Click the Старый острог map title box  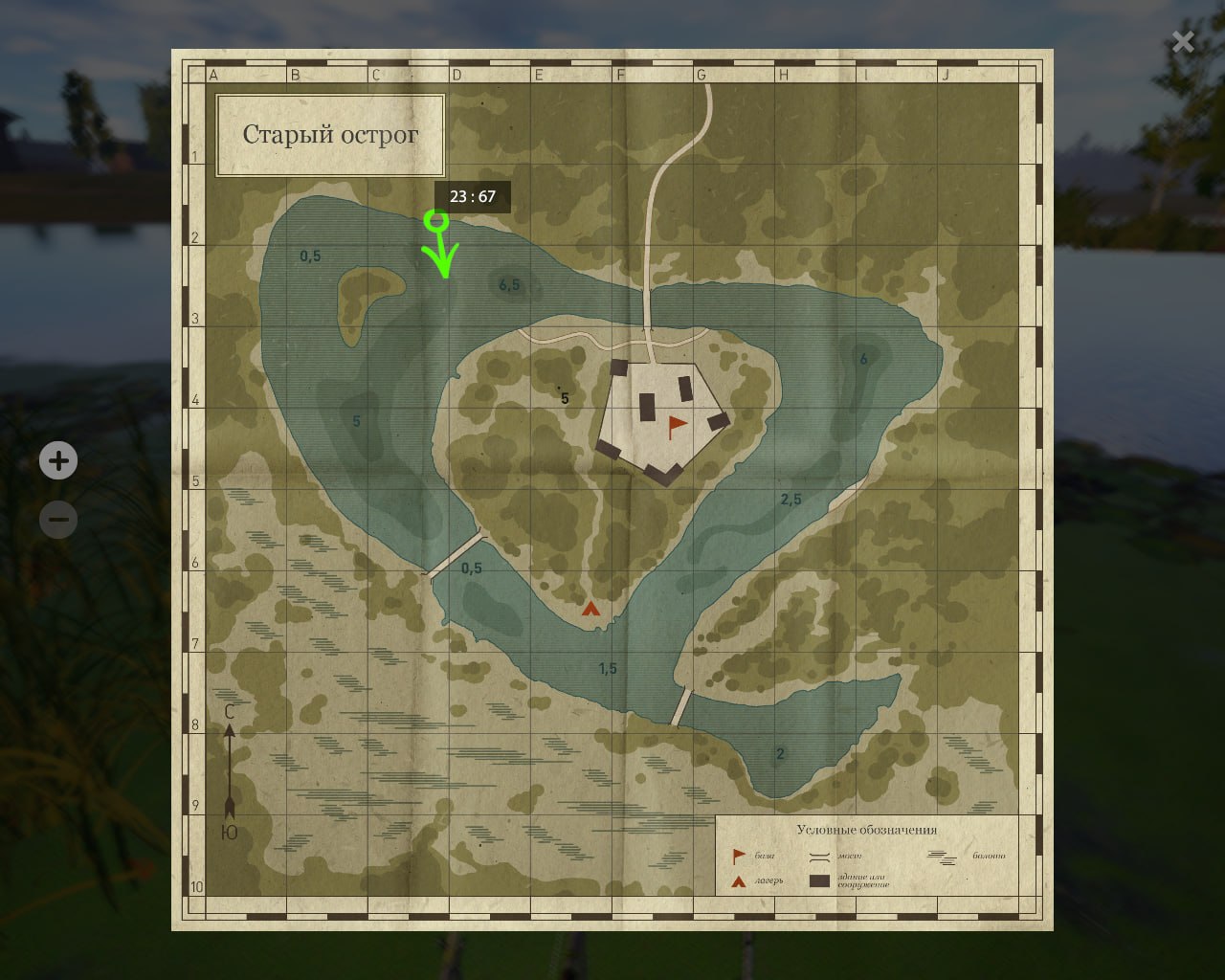[330, 136]
